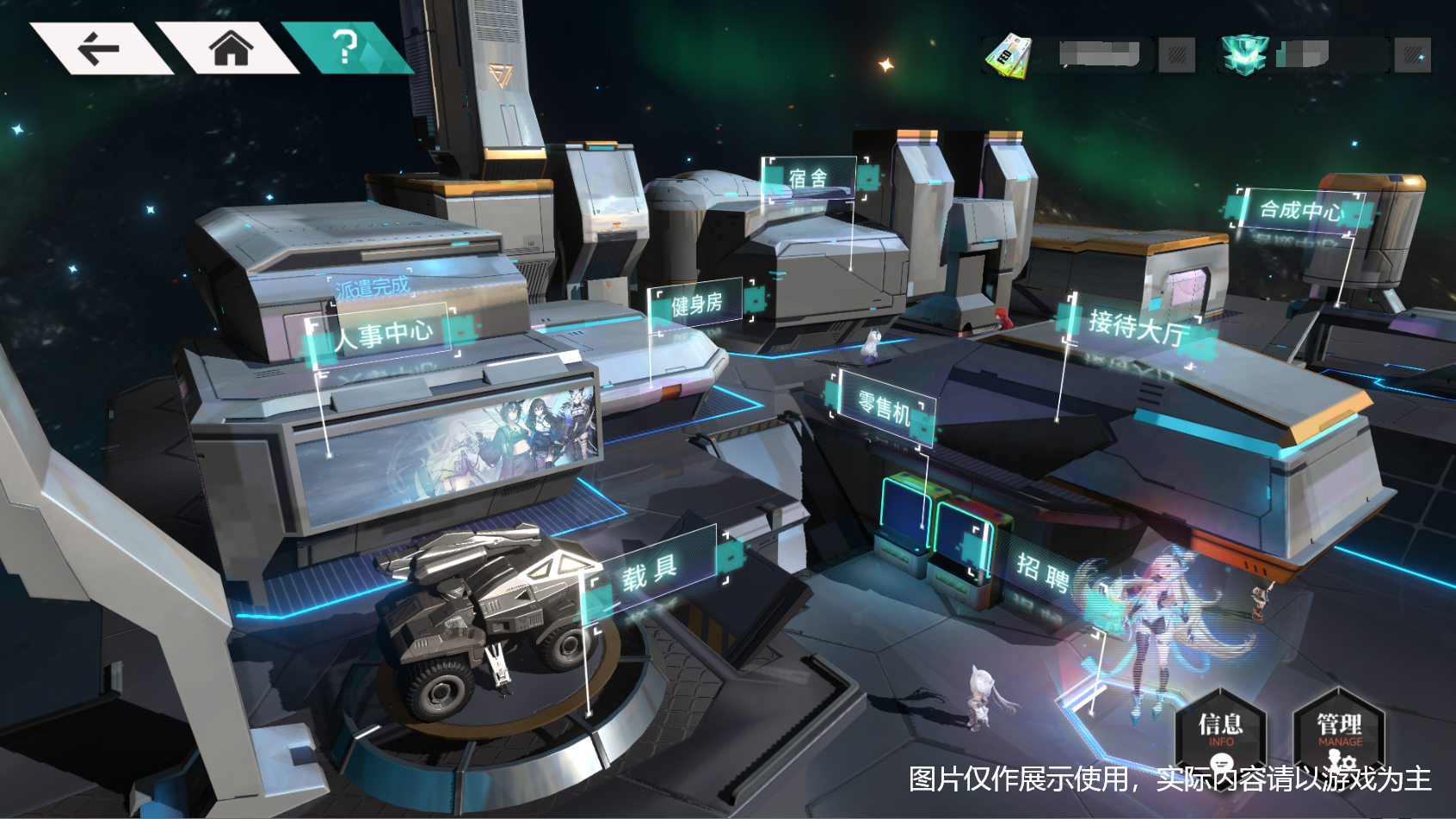Add more green cube currency
The image size is (1456, 819).
(x=1412, y=56)
